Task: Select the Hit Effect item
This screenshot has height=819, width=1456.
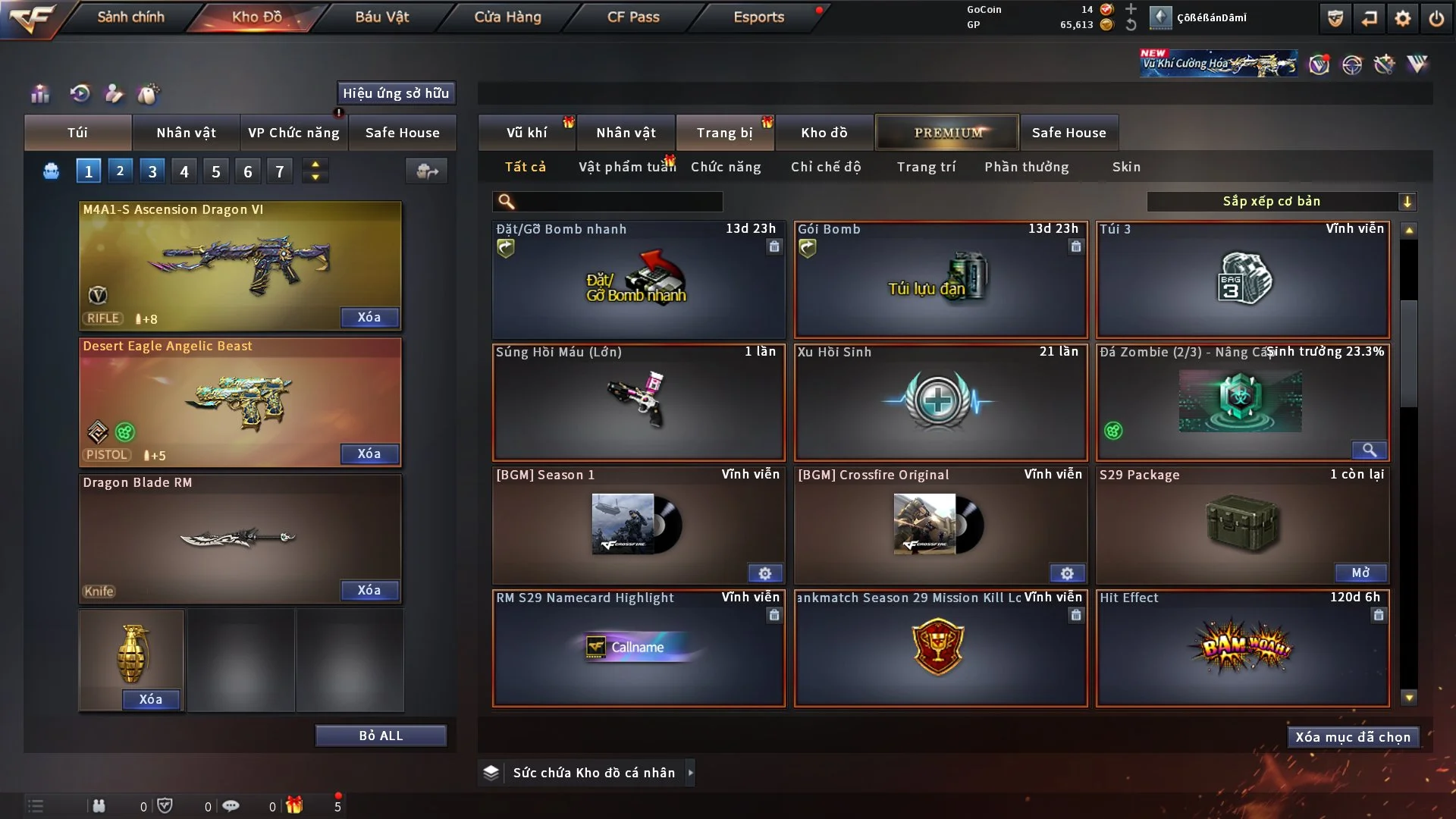Action: pyautogui.click(x=1242, y=648)
